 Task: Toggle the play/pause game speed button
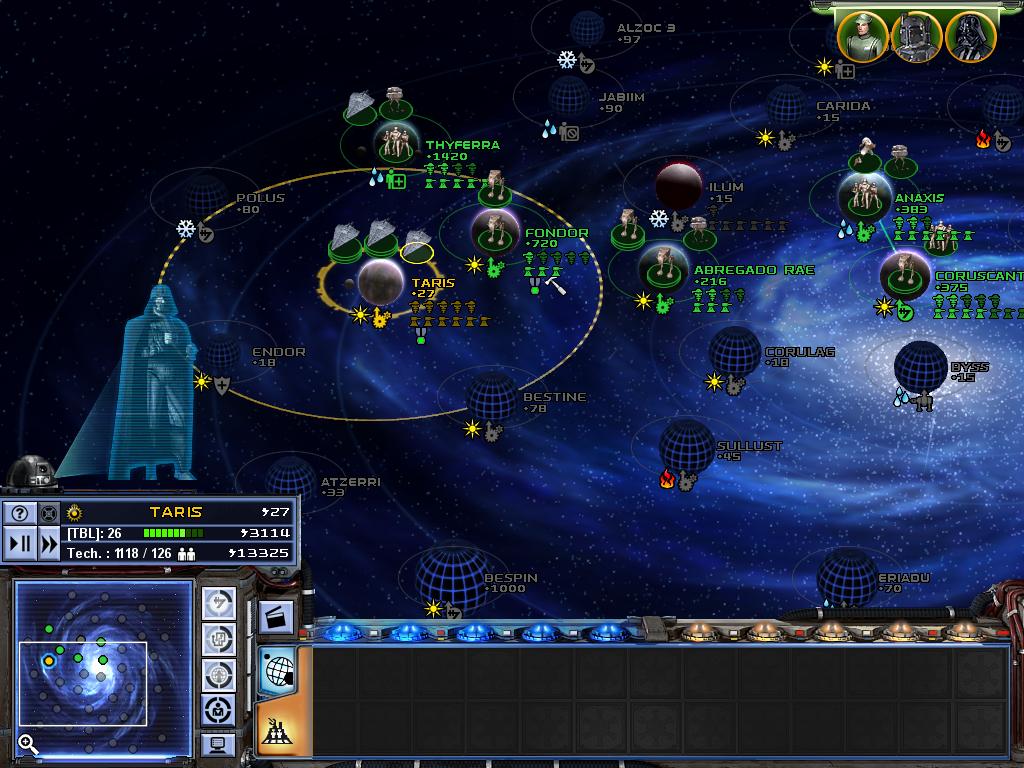click(19, 545)
